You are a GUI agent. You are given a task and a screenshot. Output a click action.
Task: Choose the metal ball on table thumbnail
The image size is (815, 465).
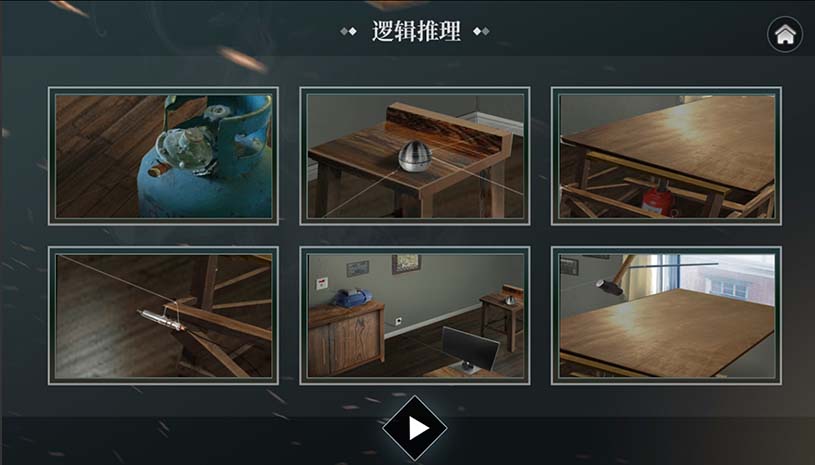pyautogui.click(x=415, y=155)
